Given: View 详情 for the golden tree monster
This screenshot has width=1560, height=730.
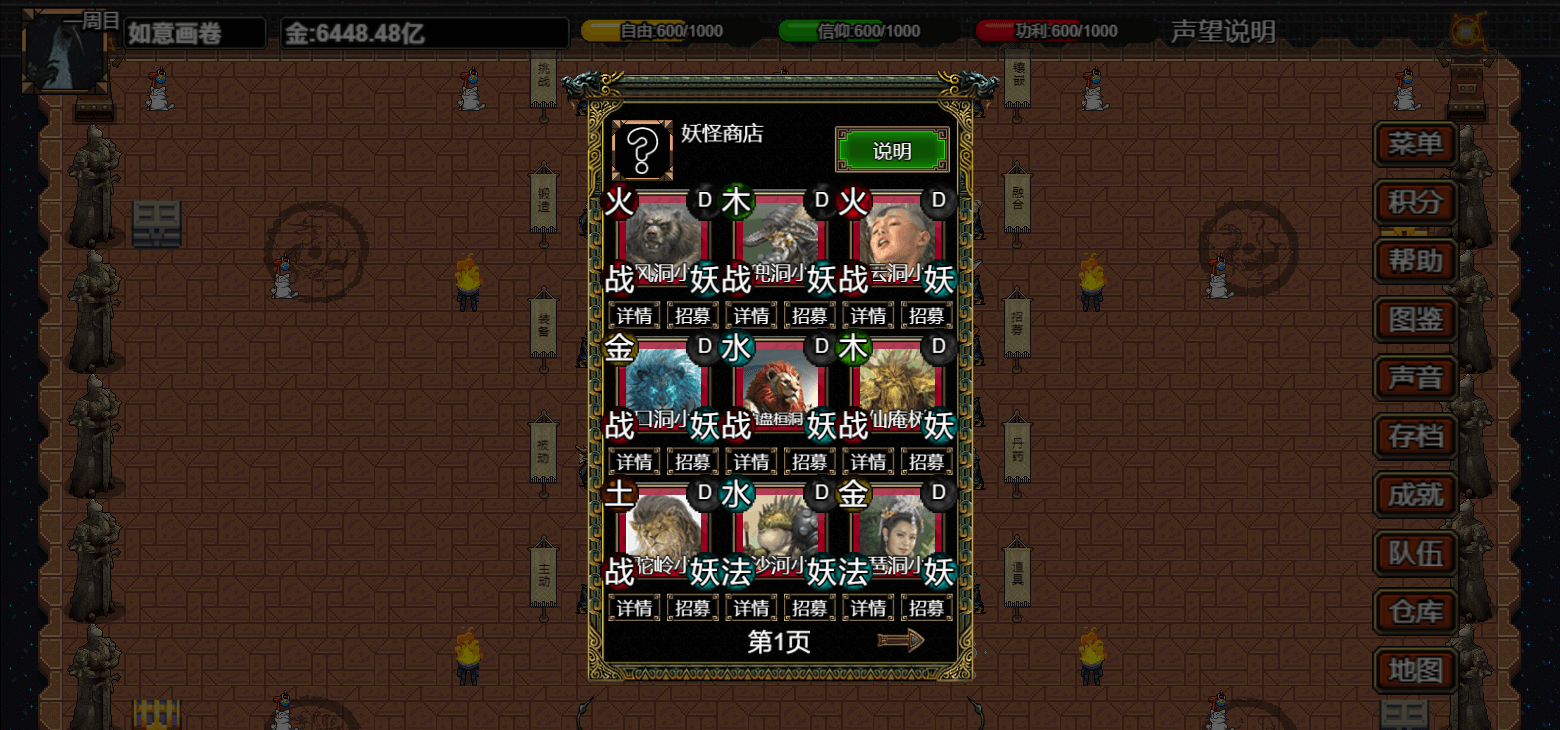Looking at the screenshot, I should (868, 462).
